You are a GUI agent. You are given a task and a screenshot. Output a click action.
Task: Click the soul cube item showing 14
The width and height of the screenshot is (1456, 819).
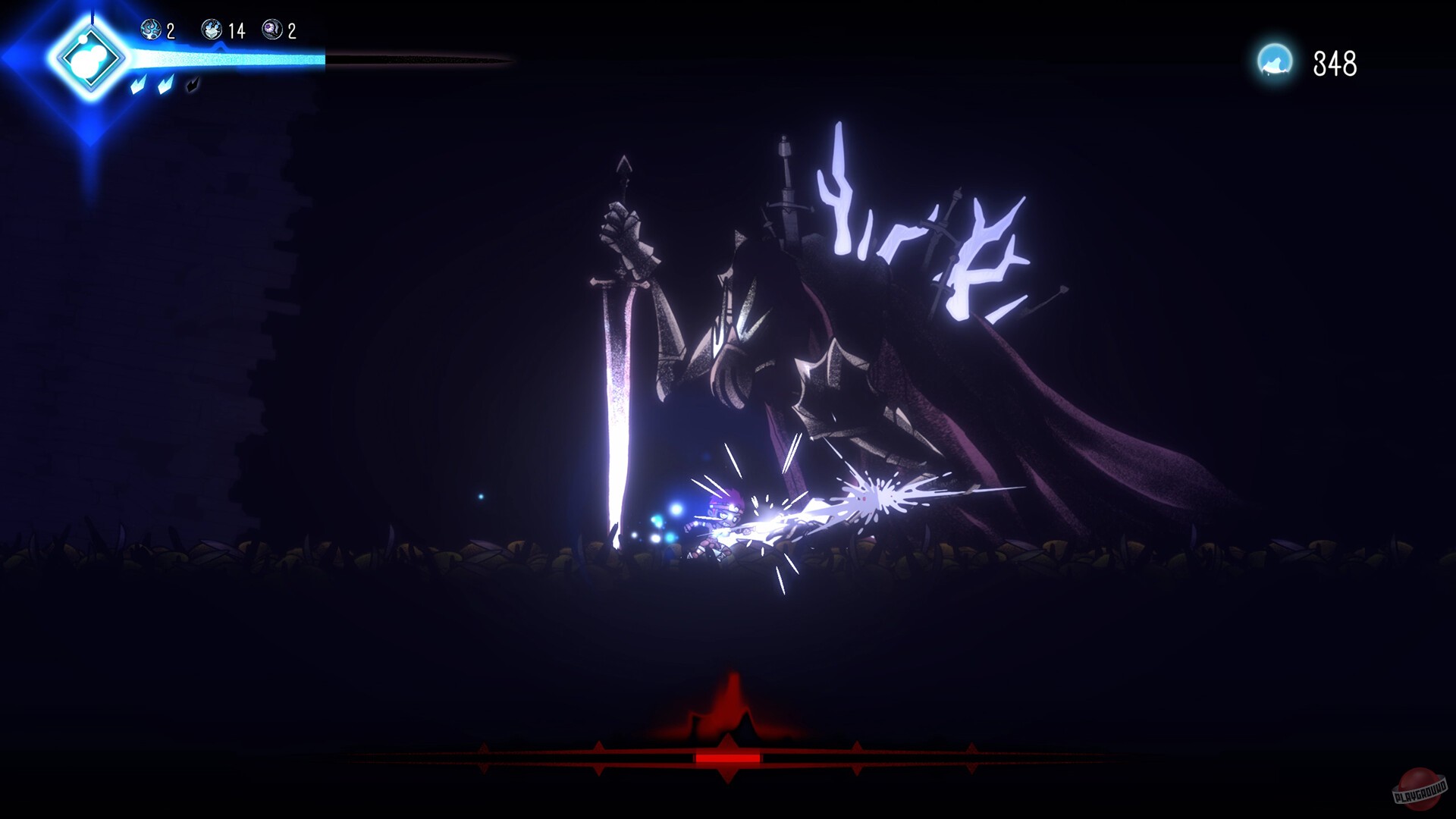coord(212,30)
